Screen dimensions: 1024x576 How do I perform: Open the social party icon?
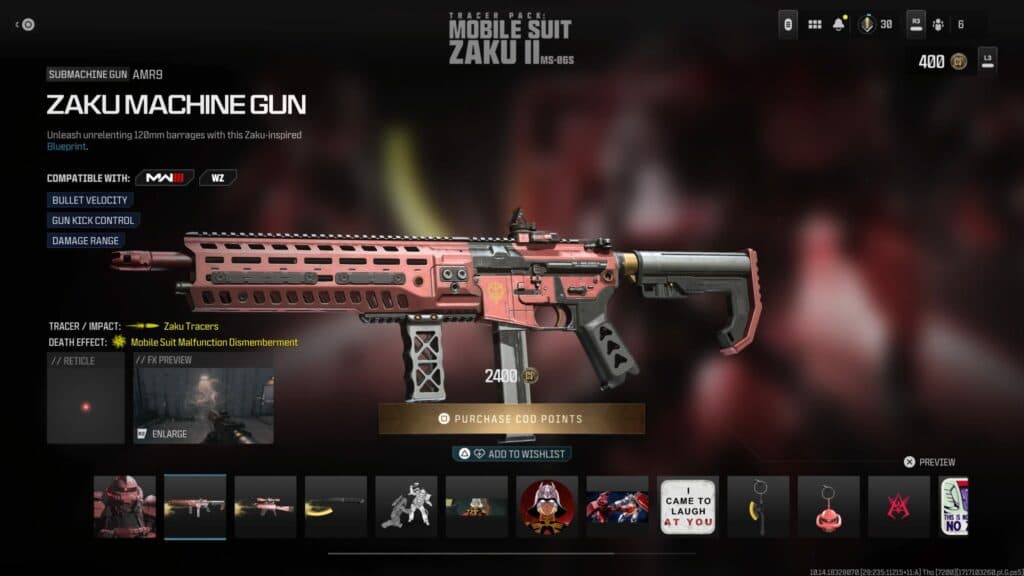pyautogui.click(x=938, y=25)
